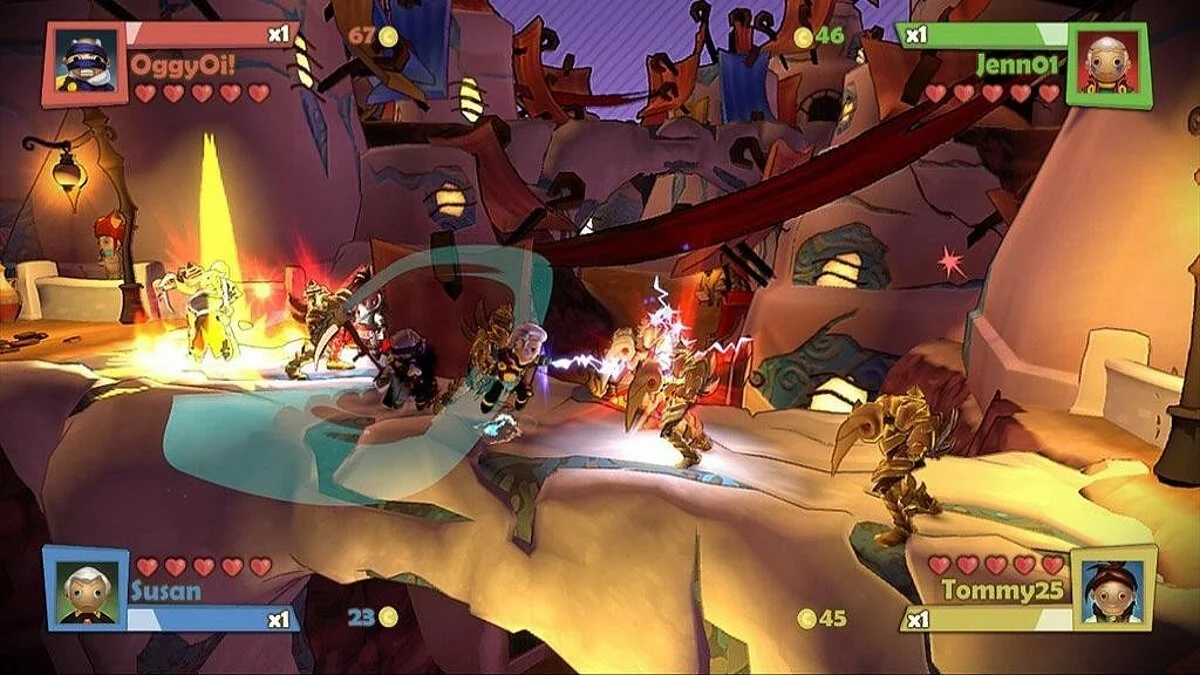Choose Susan's character portrait
This screenshot has height=675, width=1200.
86,588
